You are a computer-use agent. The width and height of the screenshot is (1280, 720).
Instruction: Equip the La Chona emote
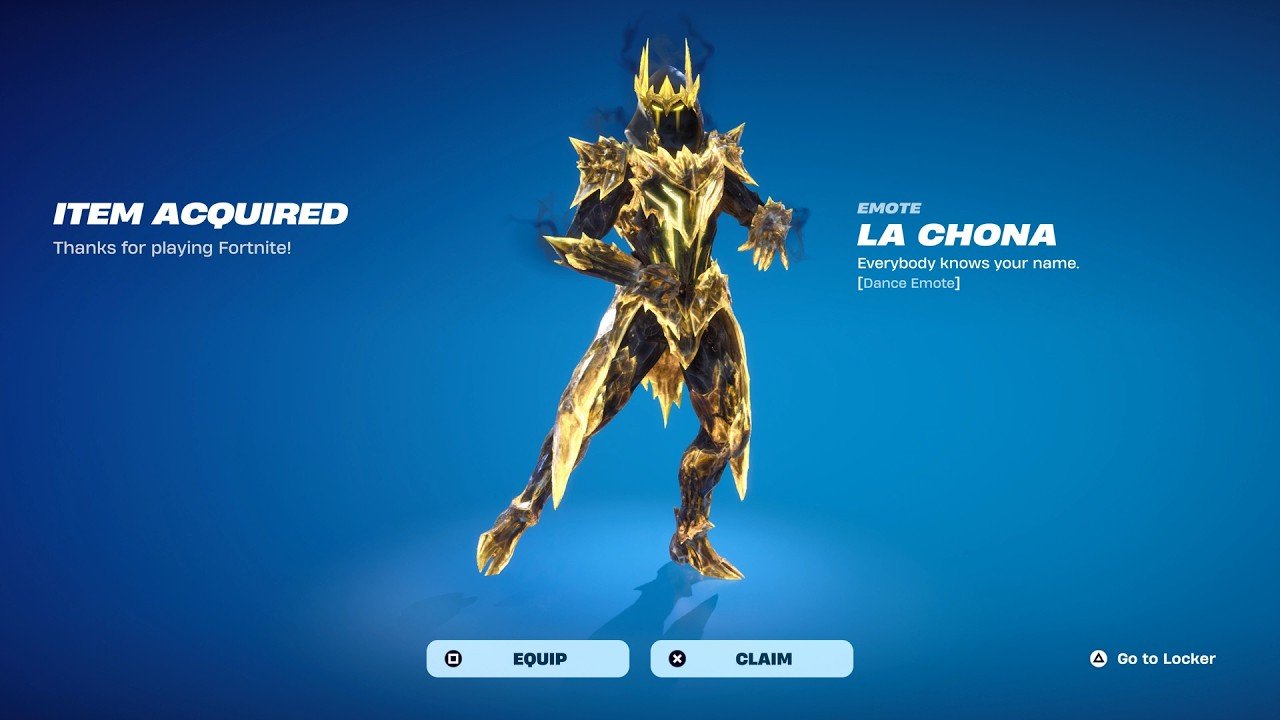point(528,659)
